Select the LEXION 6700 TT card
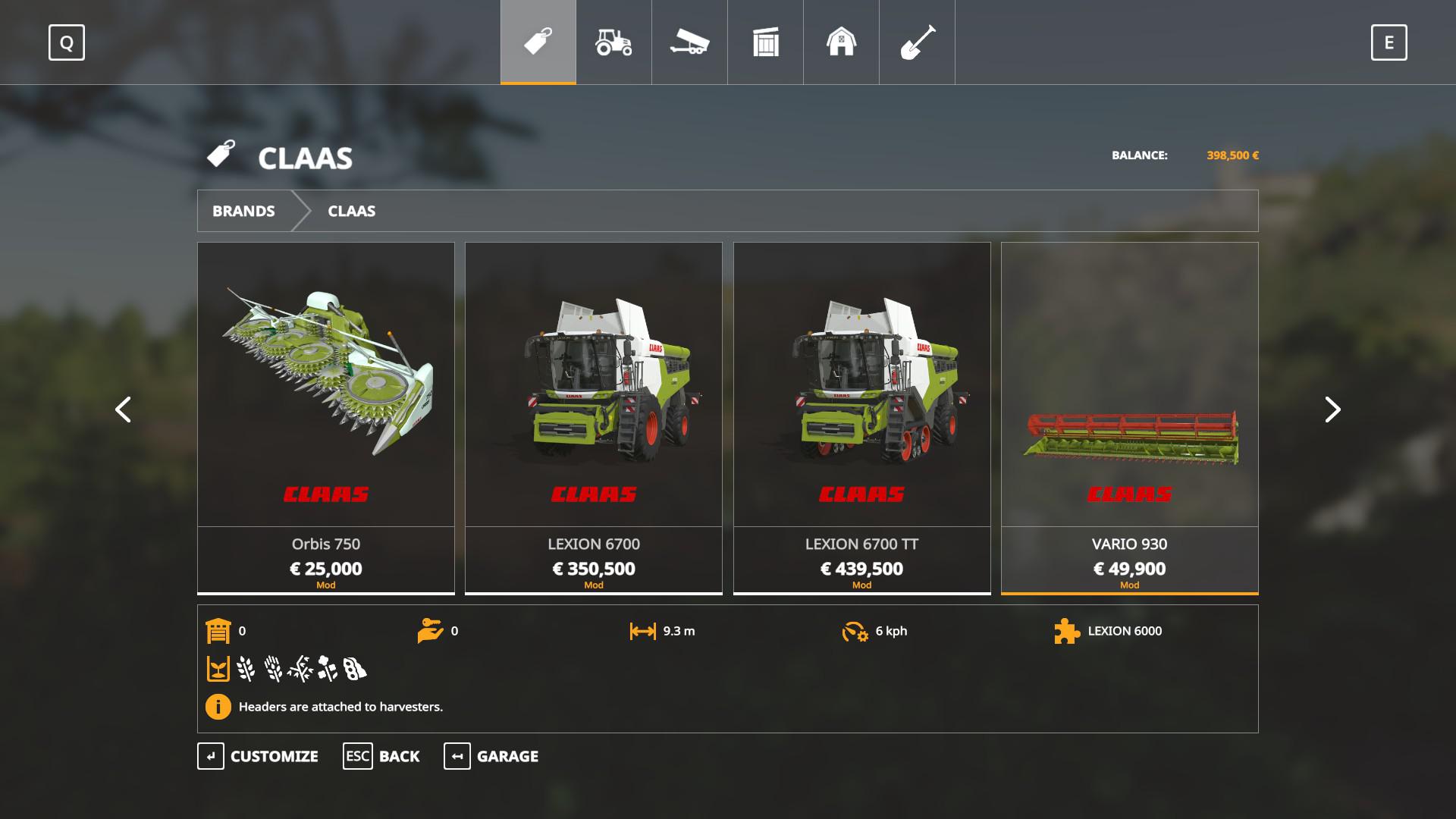Viewport: 1456px width, 819px height. [x=861, y=417]
